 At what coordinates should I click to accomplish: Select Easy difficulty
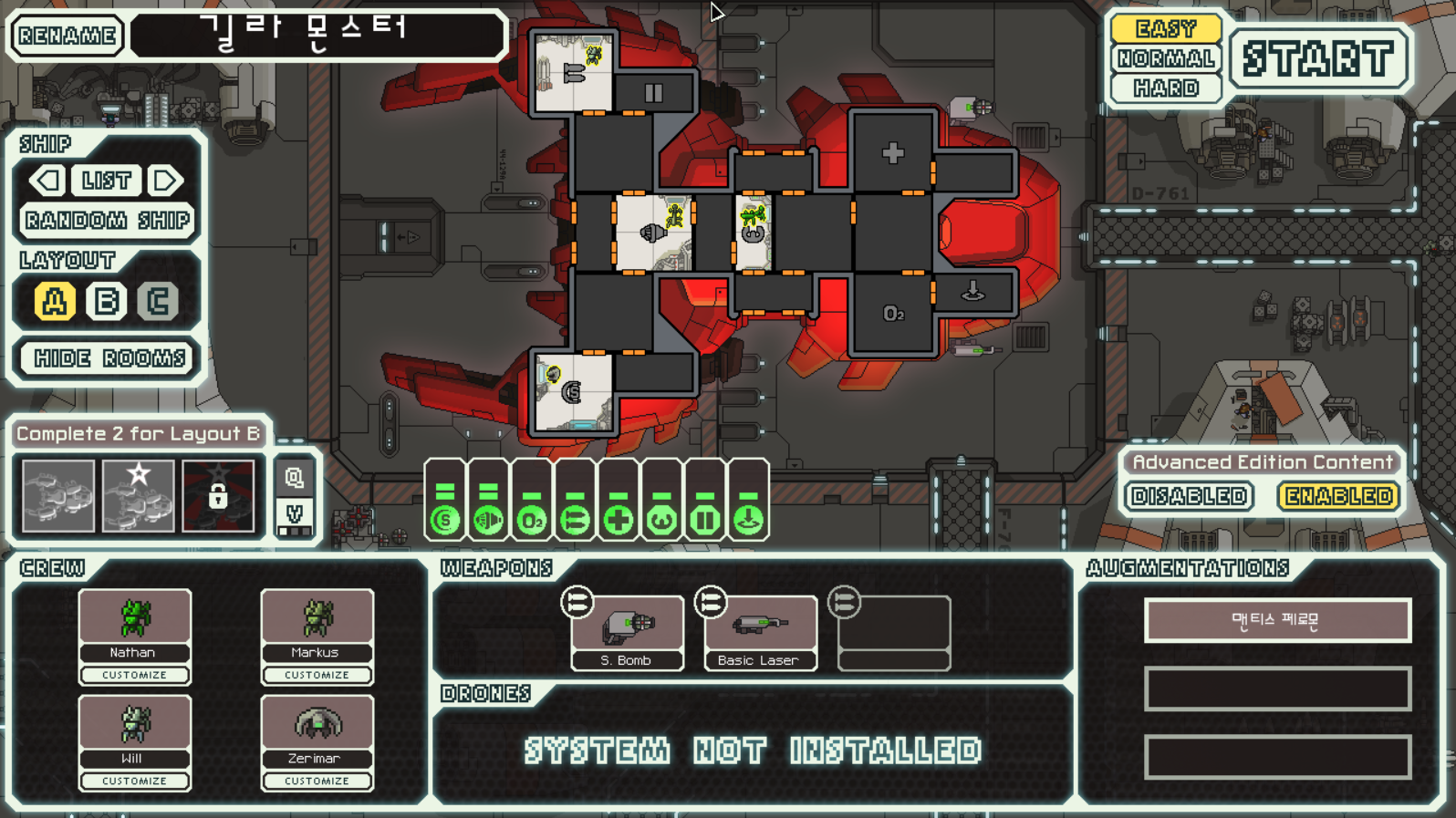coord(1166,28)
